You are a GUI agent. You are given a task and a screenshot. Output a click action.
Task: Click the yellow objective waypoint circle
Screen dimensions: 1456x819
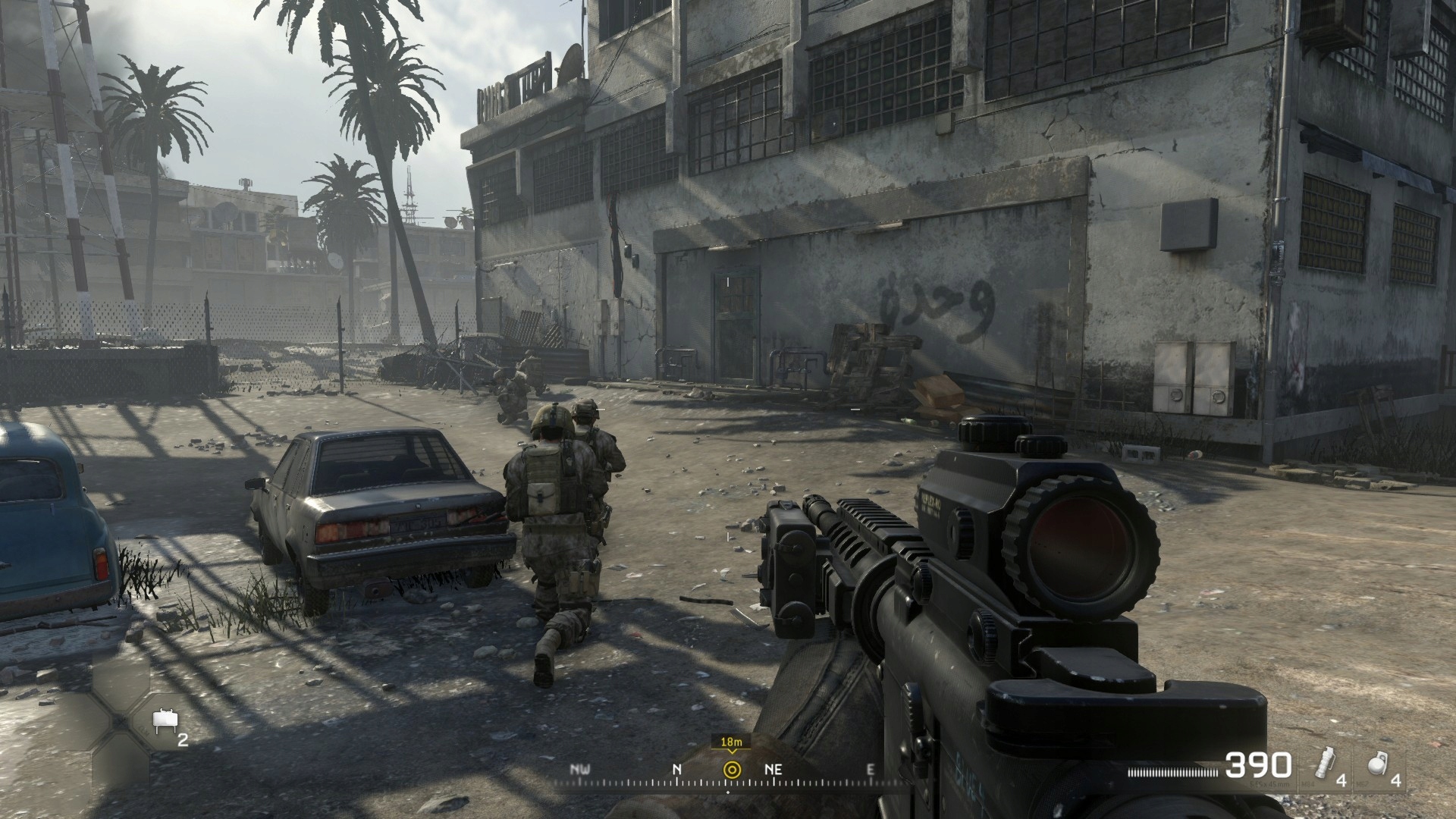(732, 769)
